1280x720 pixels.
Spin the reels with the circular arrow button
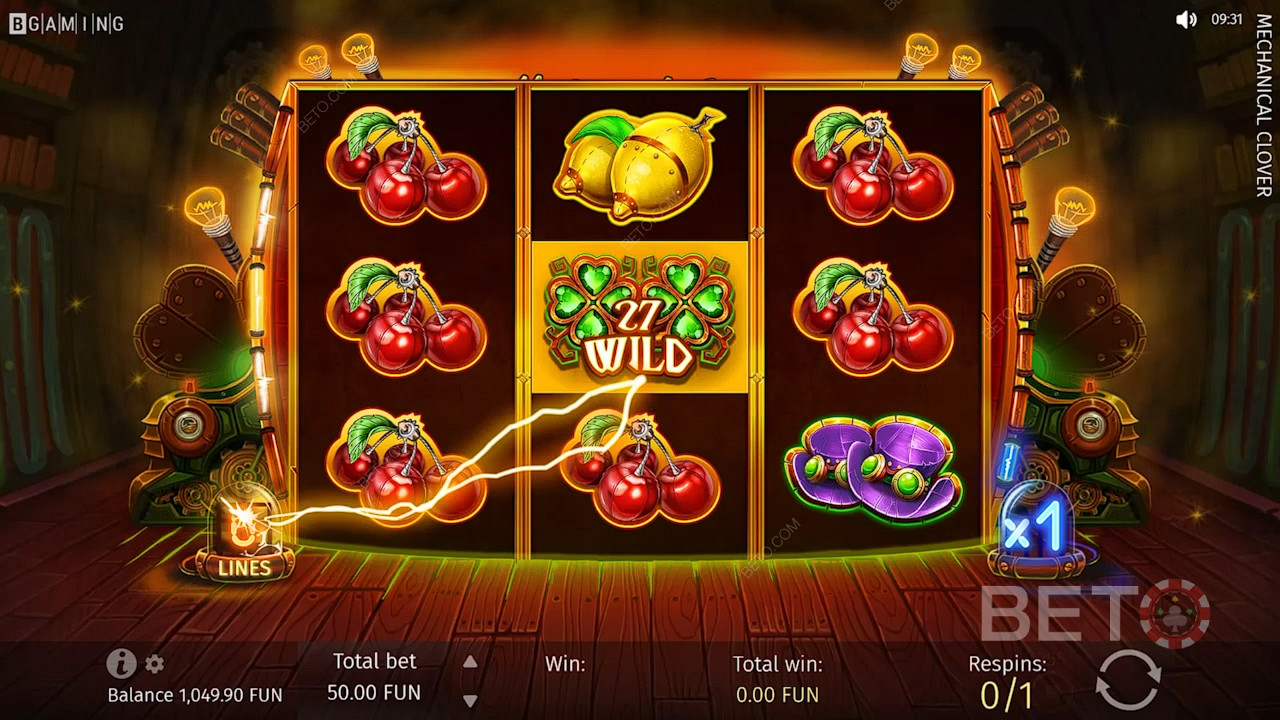1128,680
